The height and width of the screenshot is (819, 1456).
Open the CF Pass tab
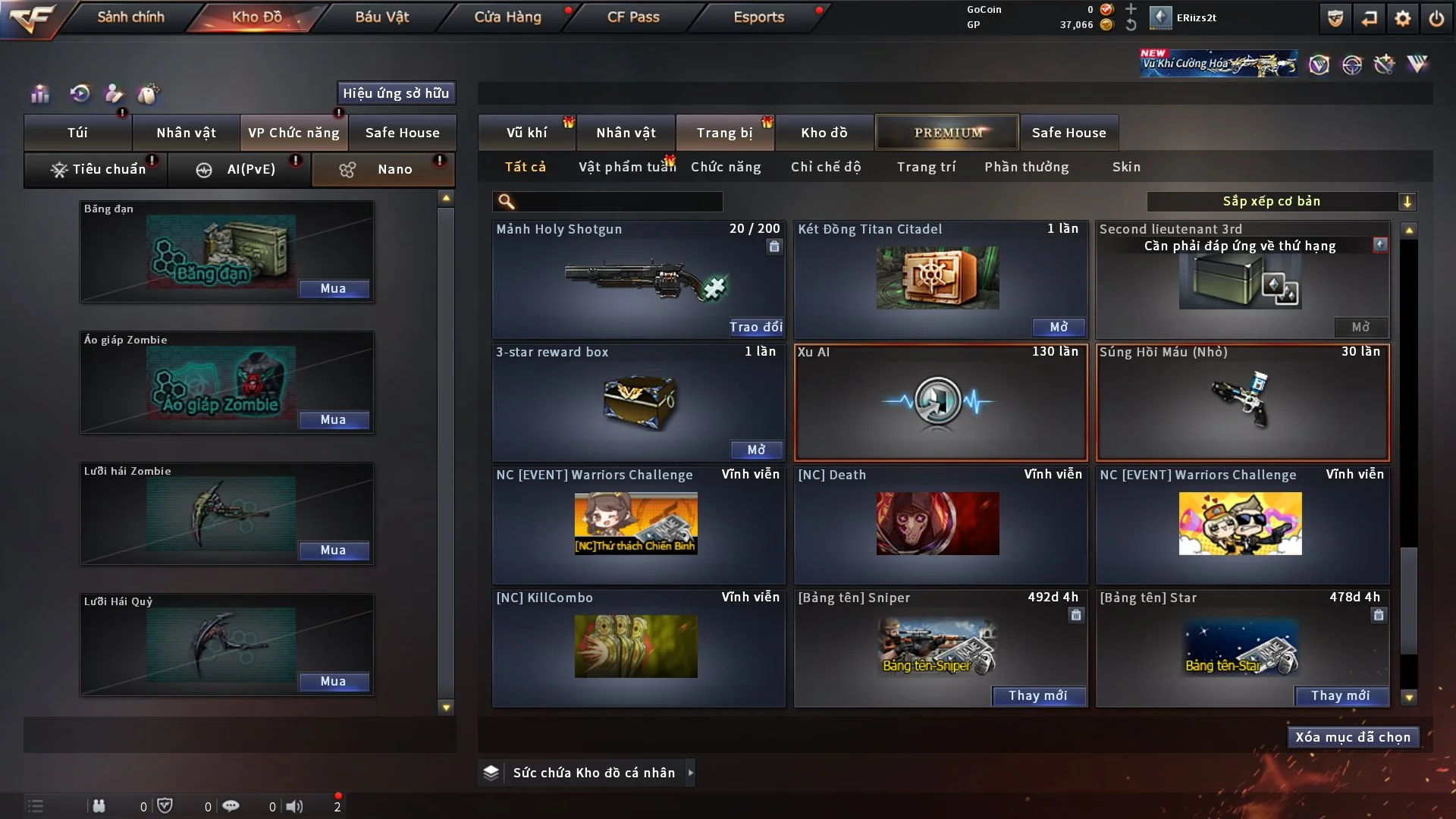633,17
